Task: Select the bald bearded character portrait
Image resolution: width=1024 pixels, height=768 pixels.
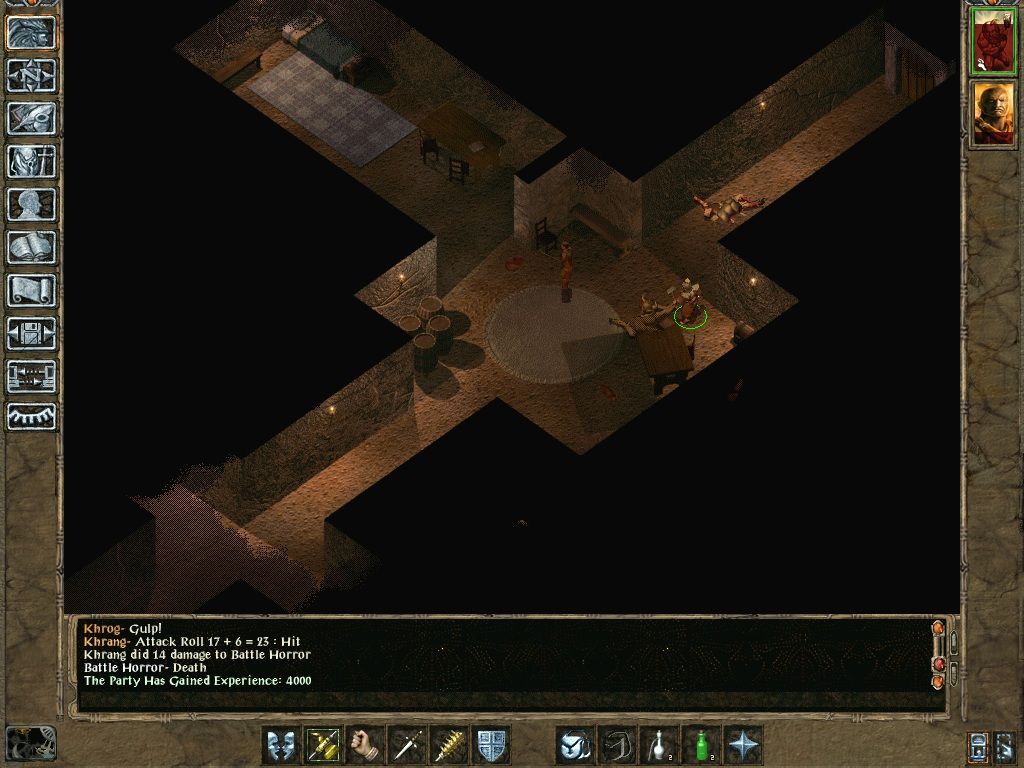Action: 994,113
